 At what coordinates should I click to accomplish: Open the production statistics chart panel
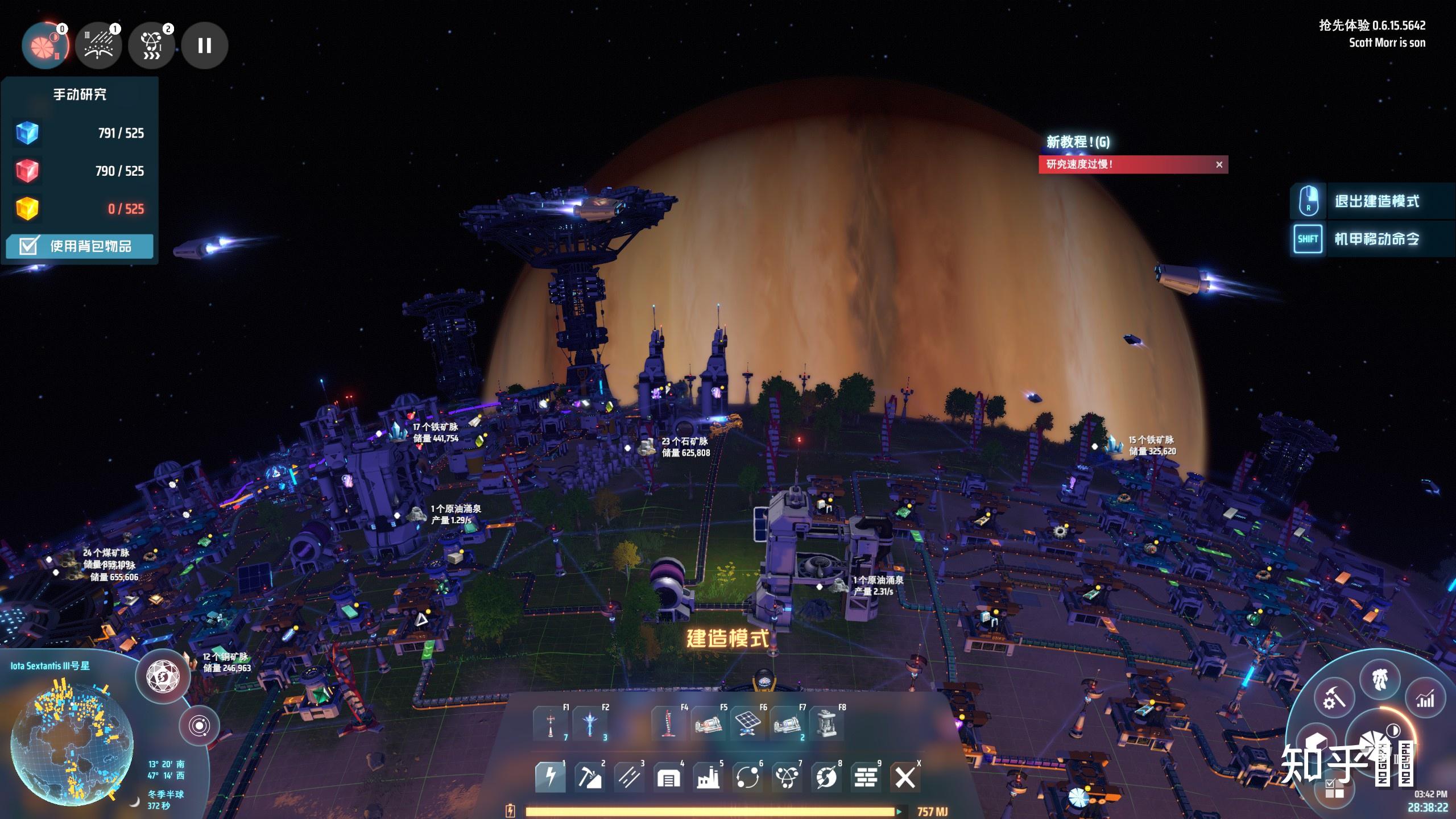tap(1425, 700)
